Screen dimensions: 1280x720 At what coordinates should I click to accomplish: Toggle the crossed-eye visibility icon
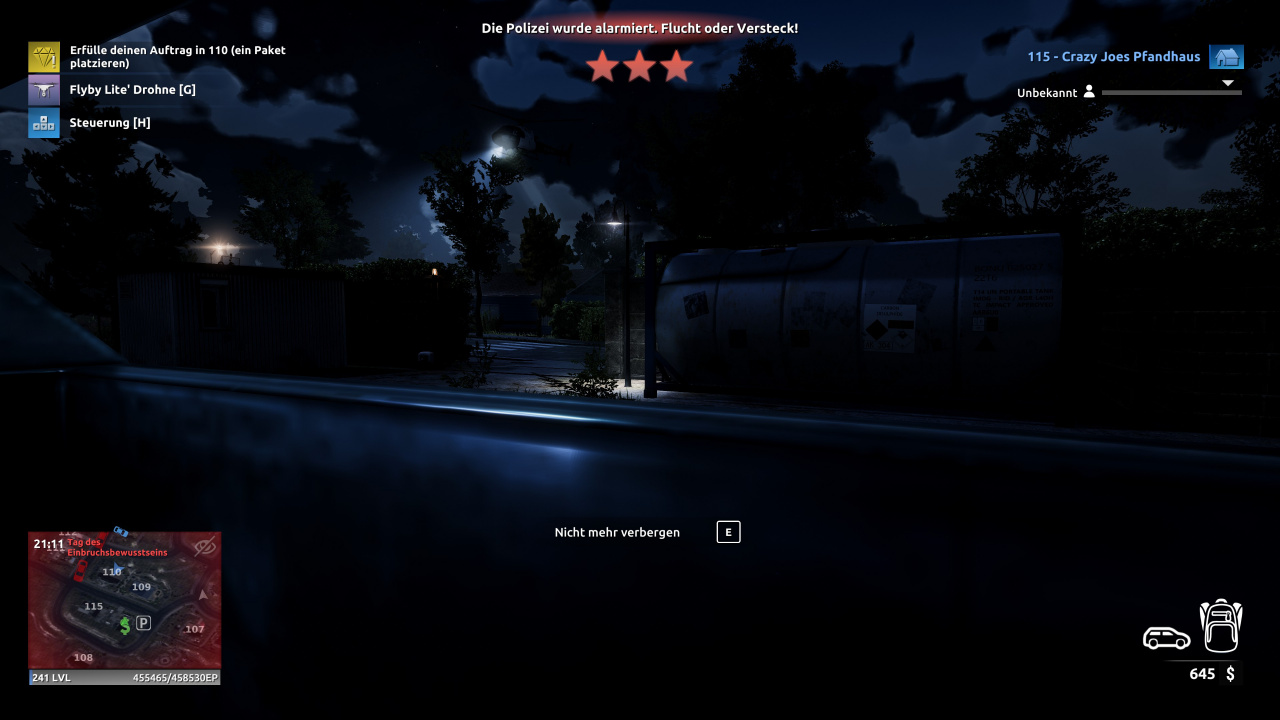(204, 547)
